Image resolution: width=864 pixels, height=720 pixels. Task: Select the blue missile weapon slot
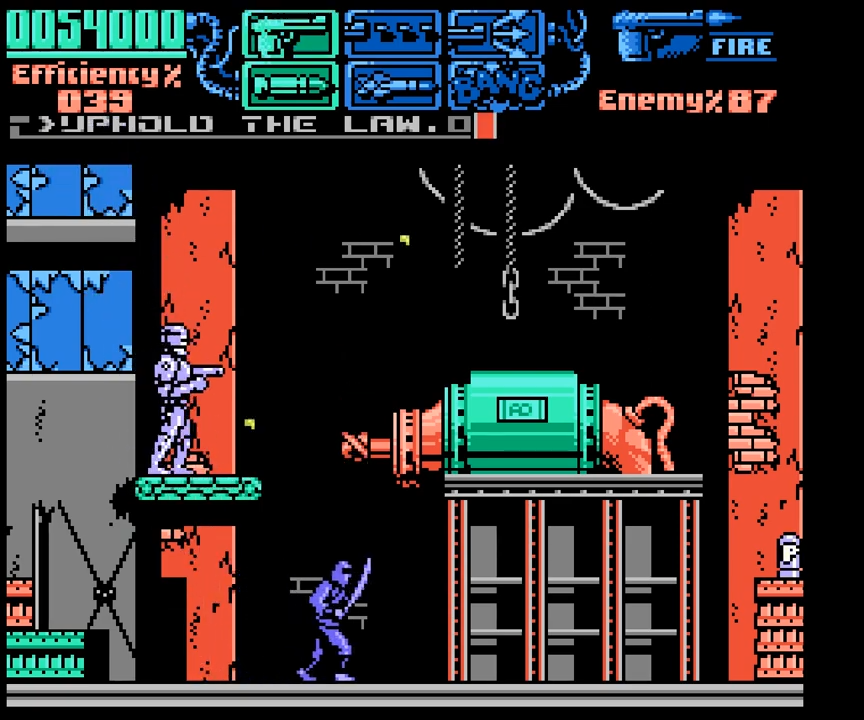tap(392, 86)
